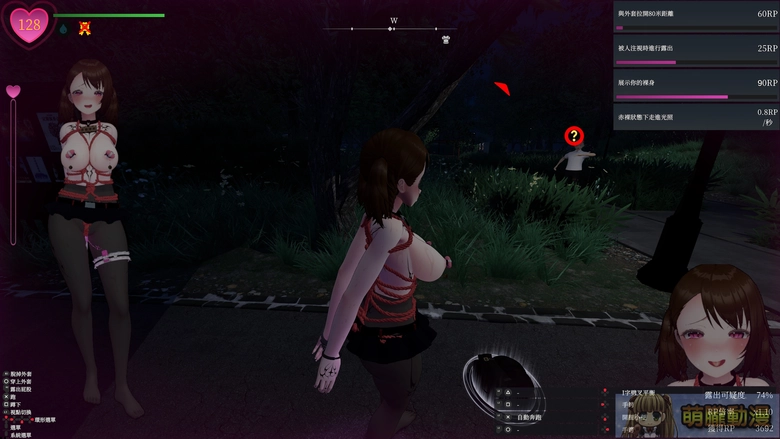Click the compass bar showing W heading
Screen dimensions: 780x439
tap(393, 28)
